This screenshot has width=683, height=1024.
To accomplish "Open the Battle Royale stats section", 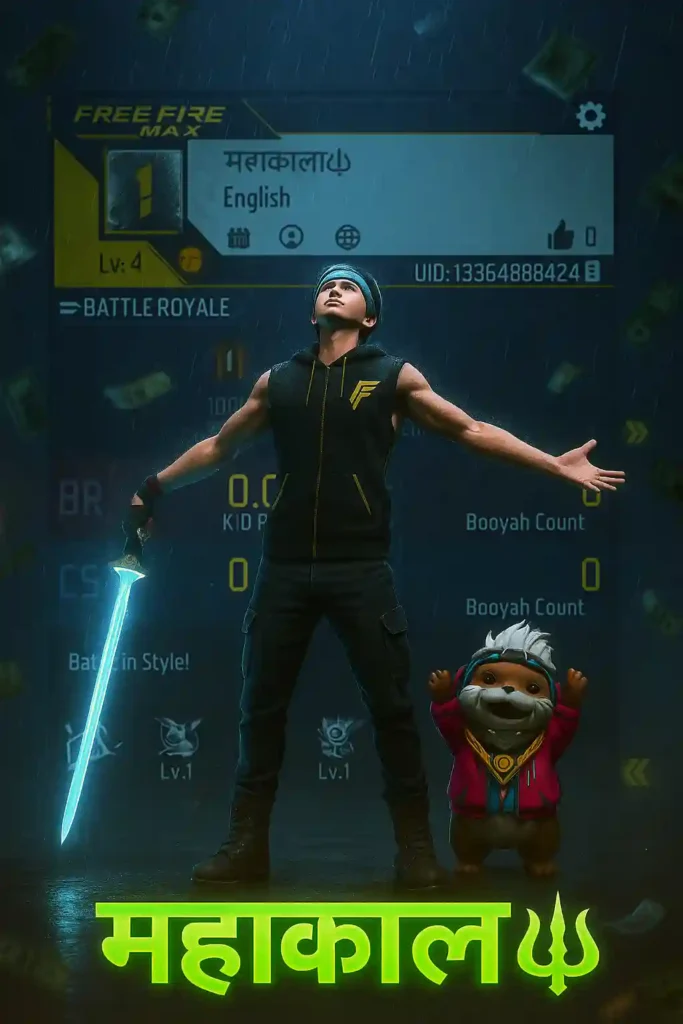I will [144, 307].
